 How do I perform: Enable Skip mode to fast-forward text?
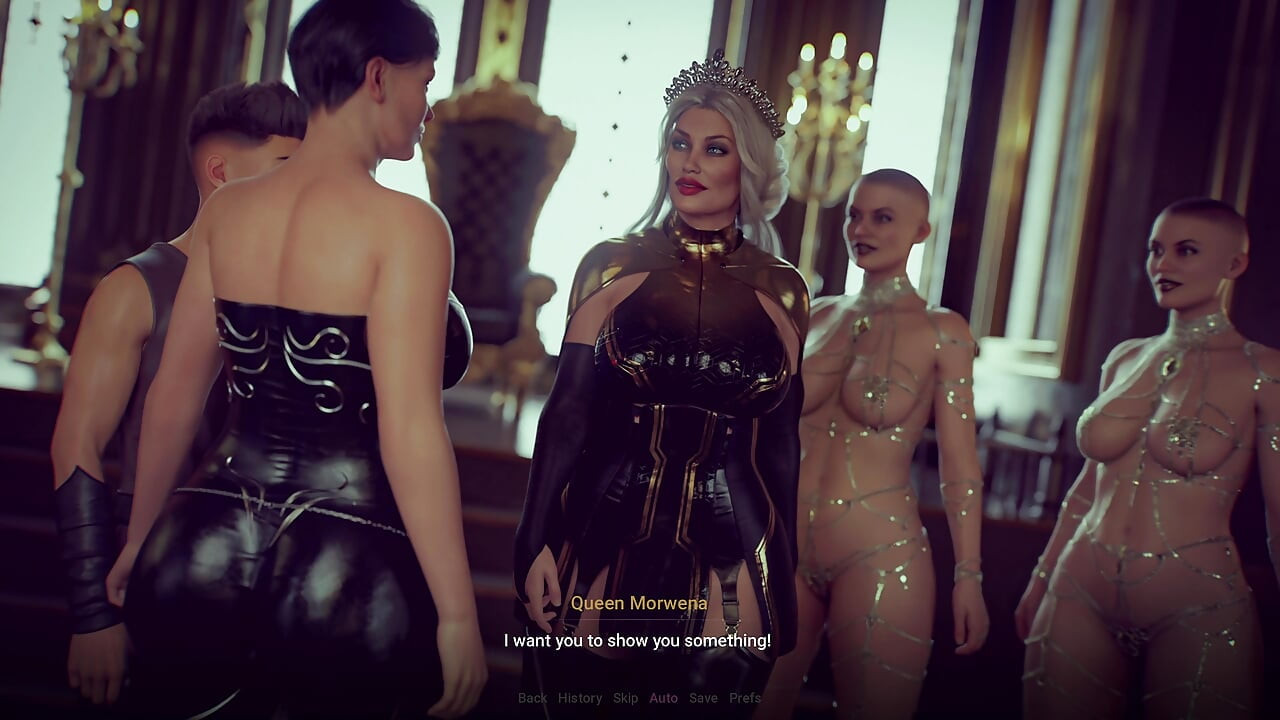pos(624,699)
